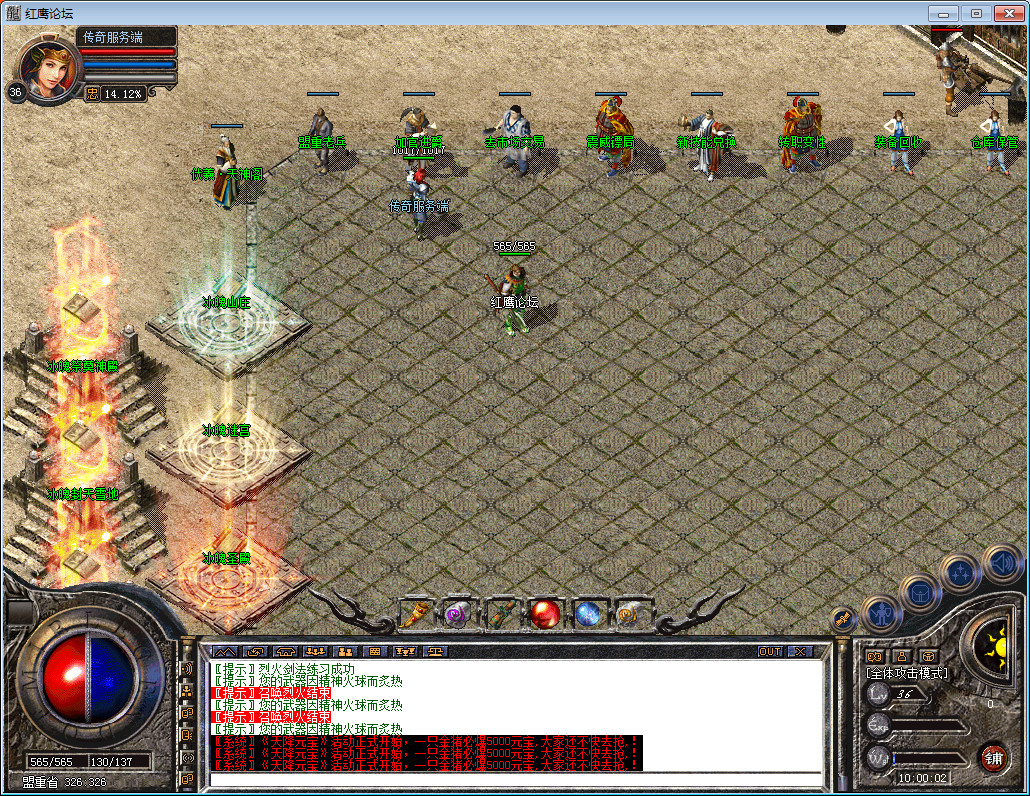This screenshot has width=1030, height=796.
Task: Click the small orange satellite icon button
Action: pos(842,620)
